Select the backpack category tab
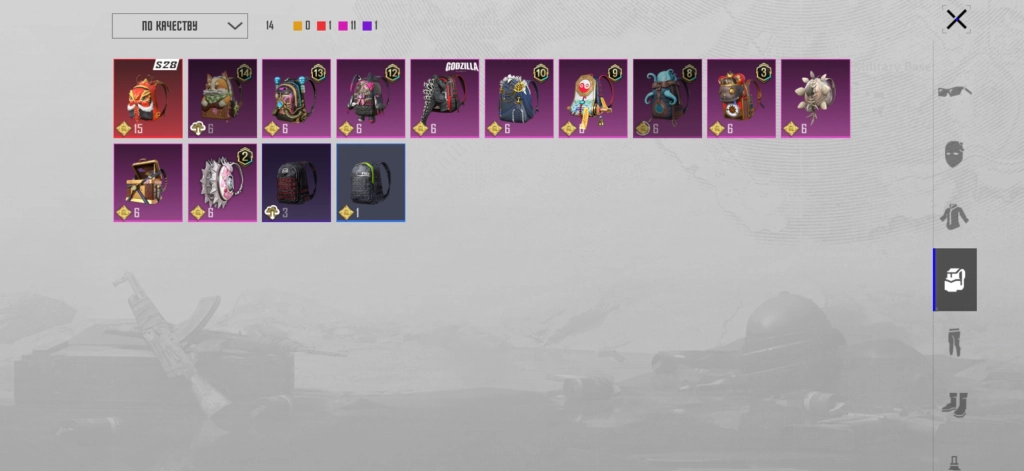The image size is (1024, 471). point(955,279)
